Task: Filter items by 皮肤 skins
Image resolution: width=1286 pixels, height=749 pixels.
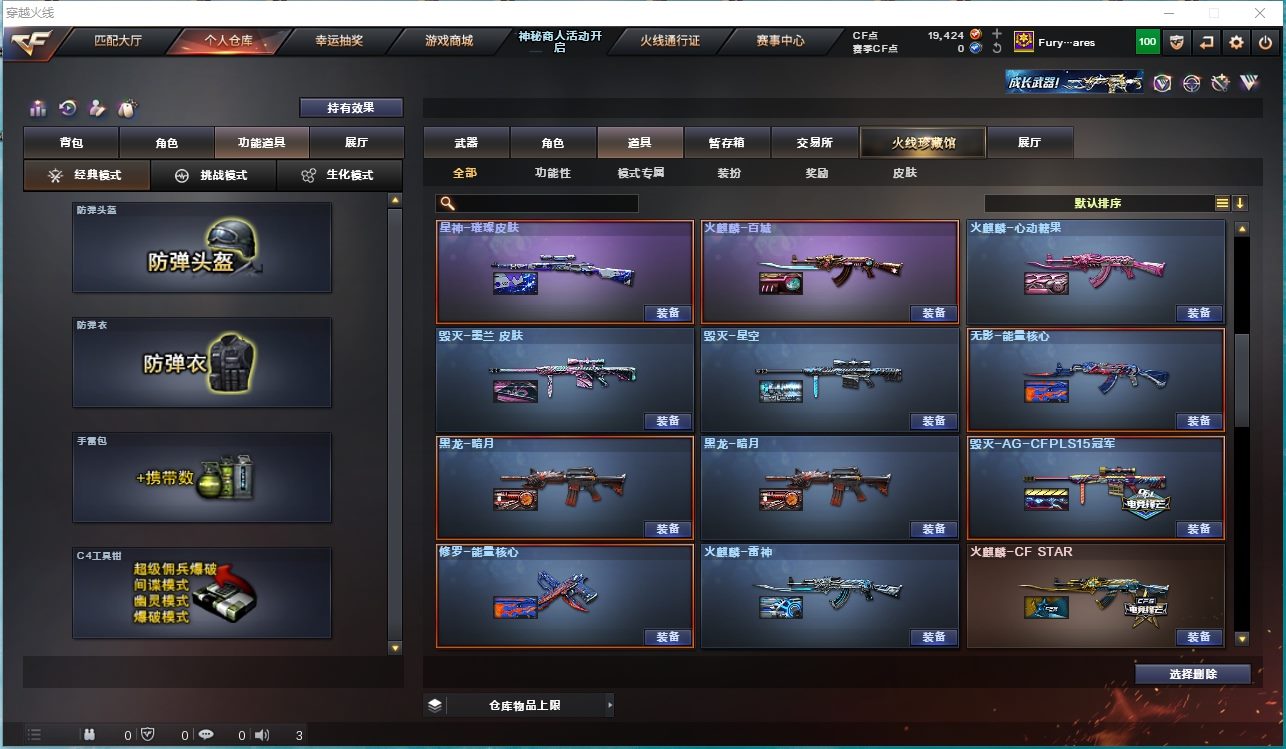Action: [x=904, y=173]
